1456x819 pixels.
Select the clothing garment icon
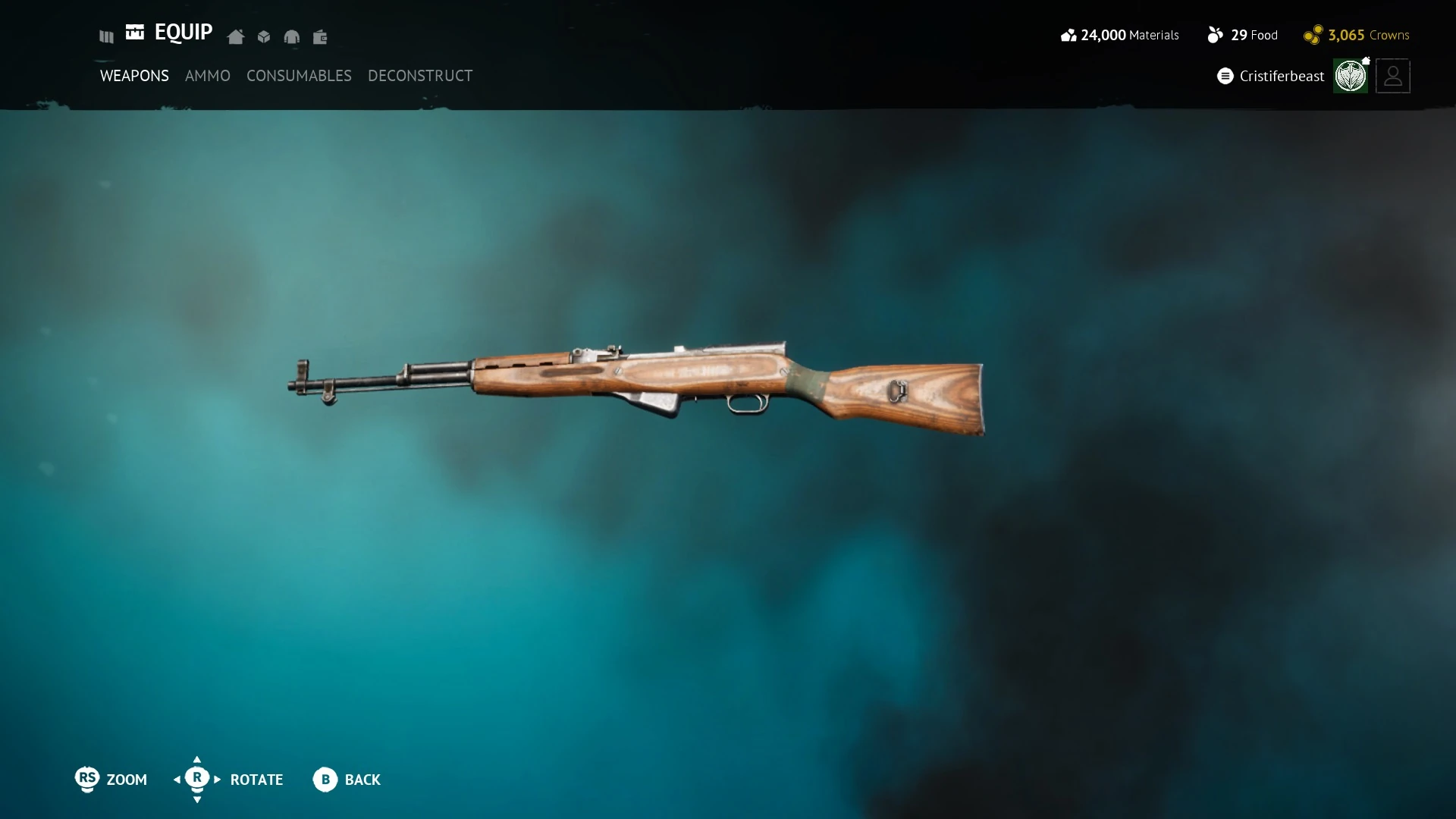292,36
